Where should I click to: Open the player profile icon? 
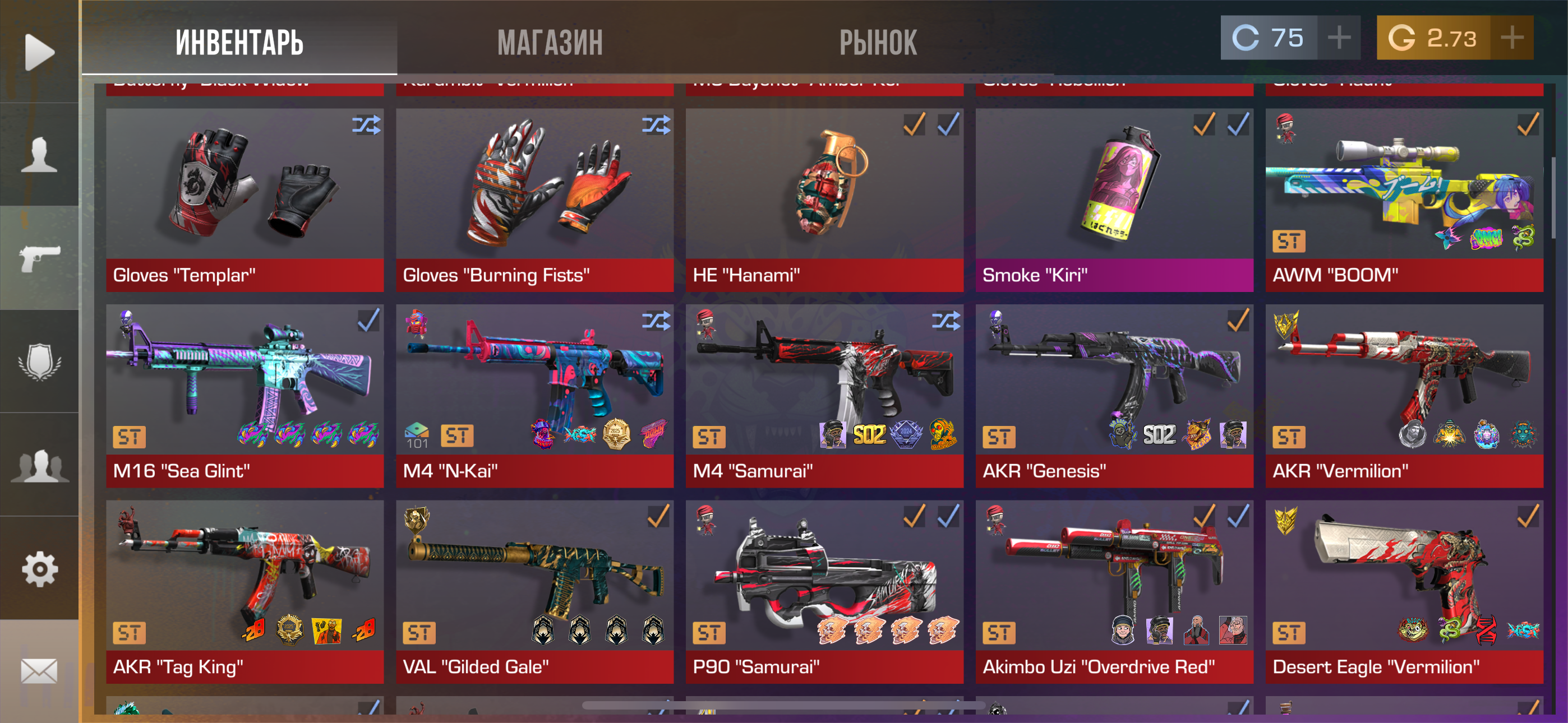(39, 155)
